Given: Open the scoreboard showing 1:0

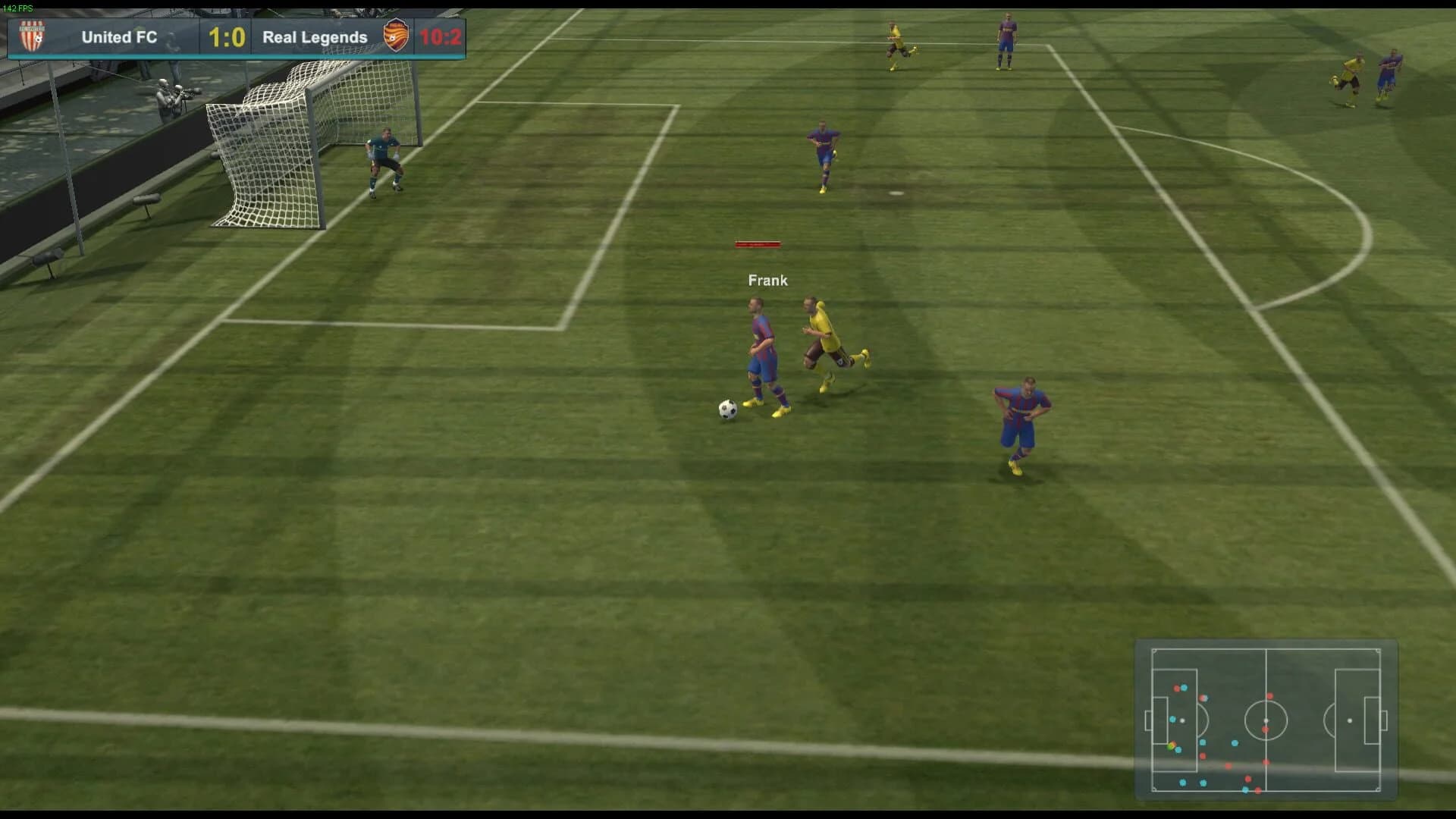Looking at the screenshot, I should point(226,36).
